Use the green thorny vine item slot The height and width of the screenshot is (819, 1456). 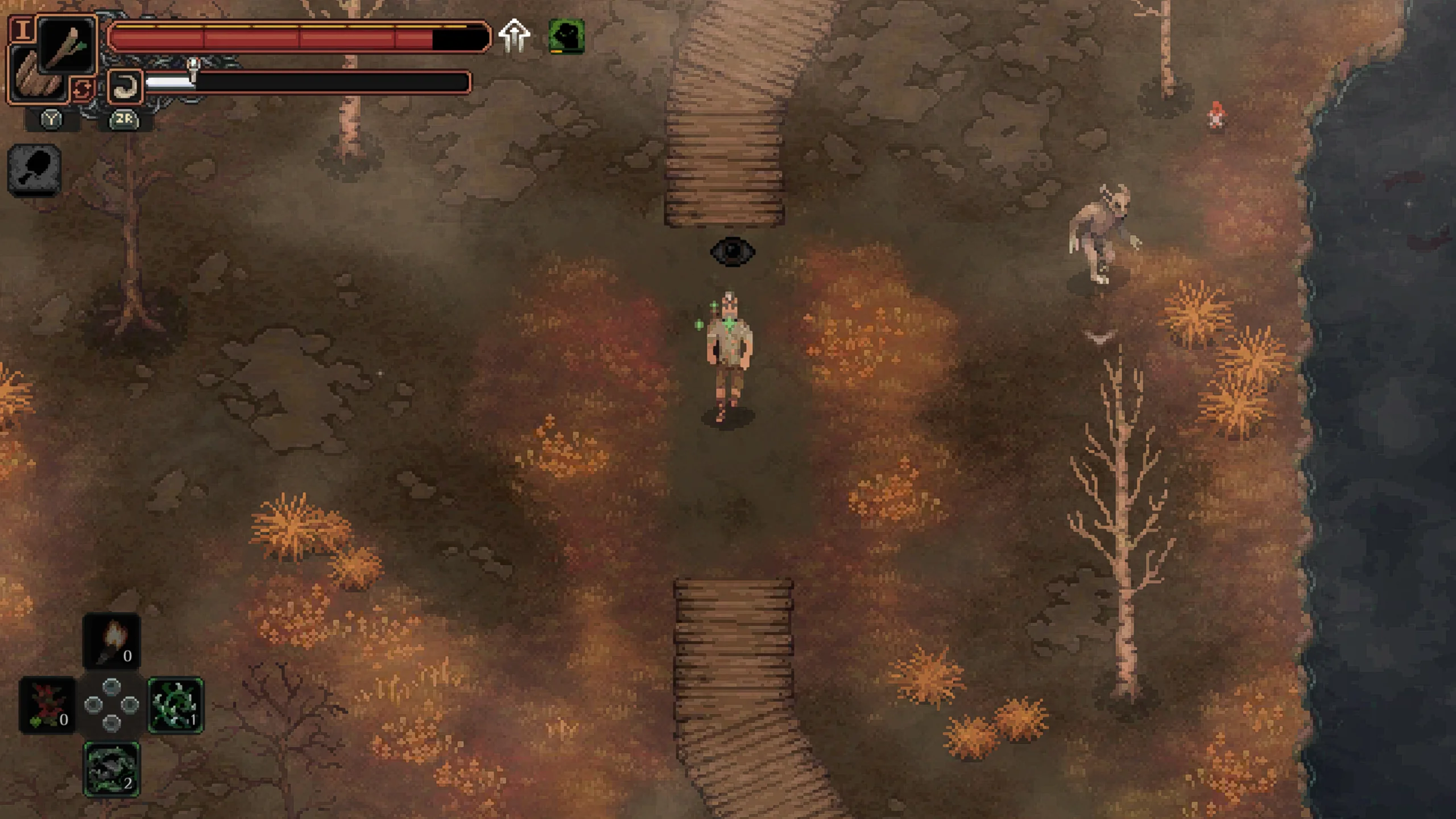tap(176, 705)
